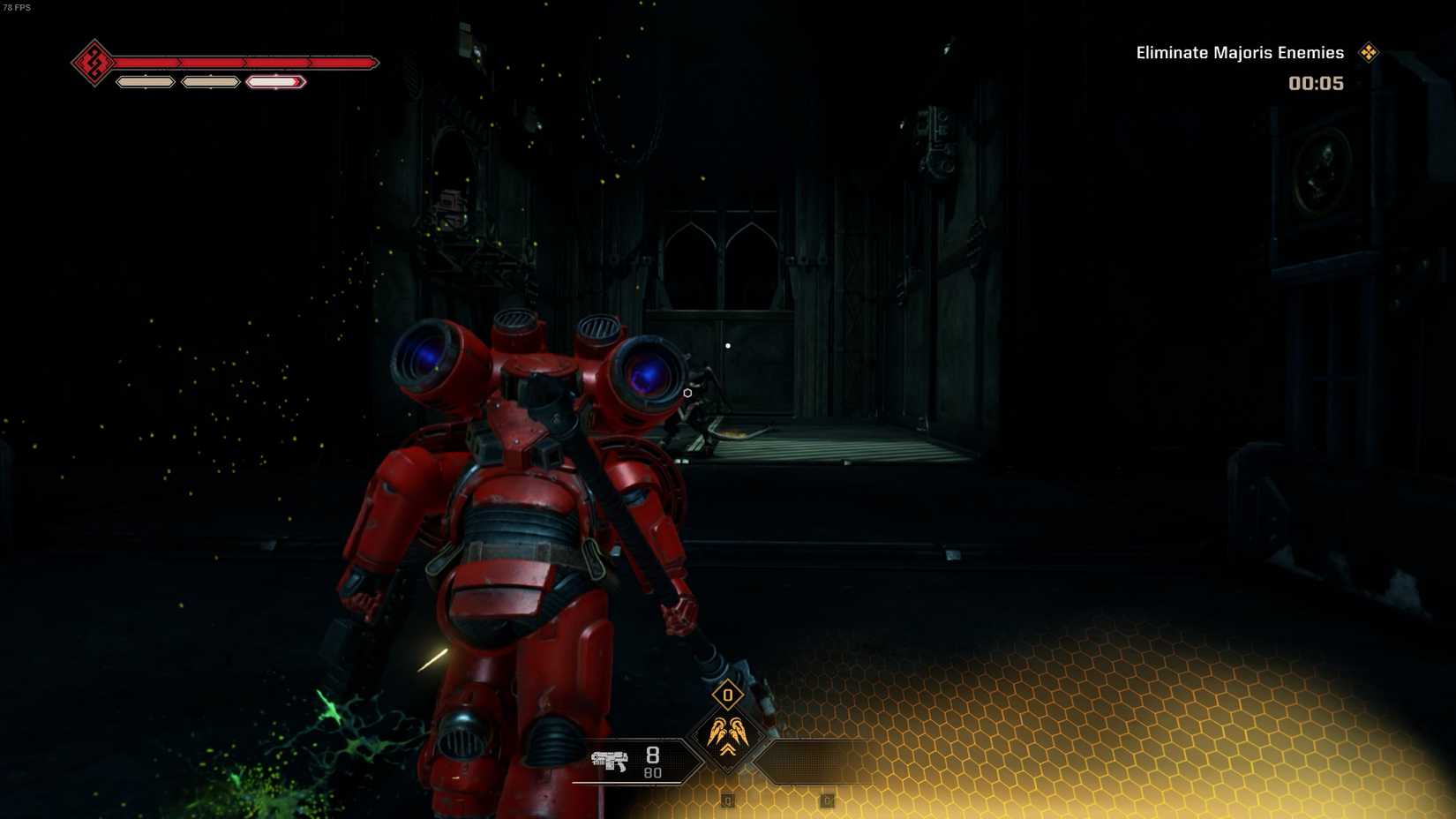This screenshot has height=819, width=1456.
Task: Click the diamond objective marker icon
Action: (1369, 52)
